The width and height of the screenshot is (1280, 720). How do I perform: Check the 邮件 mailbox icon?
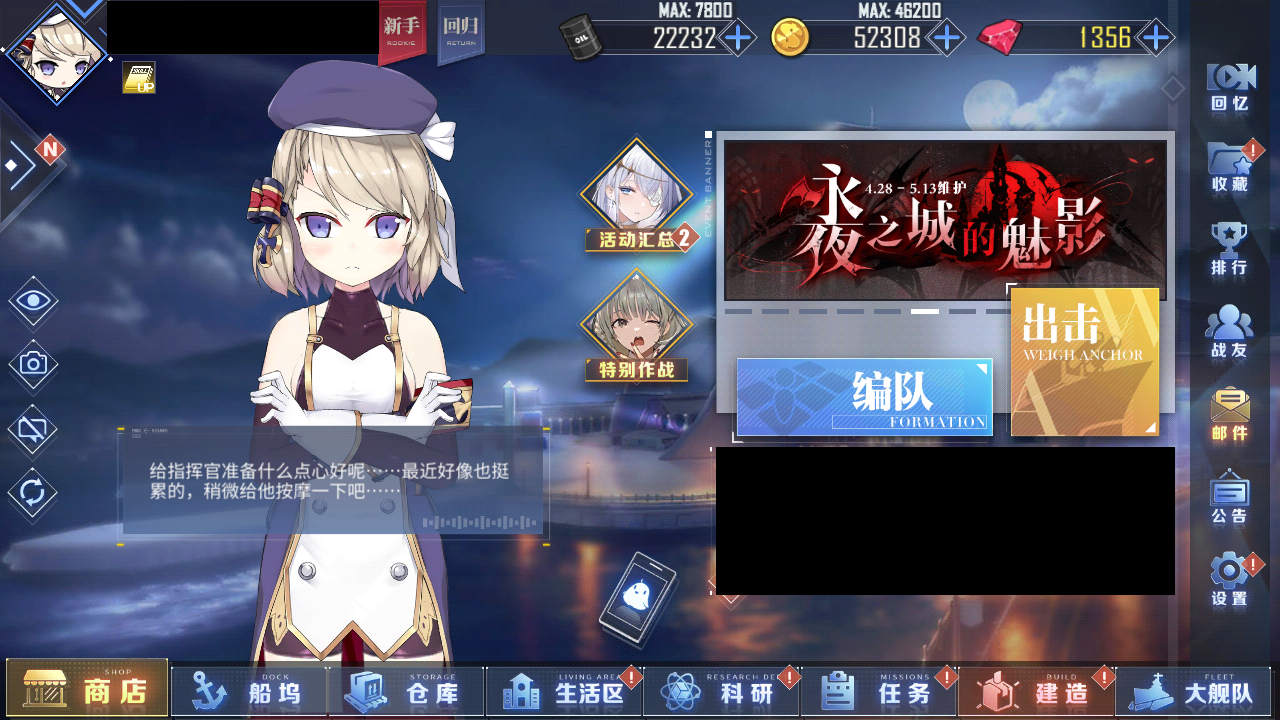point(1229,408)
